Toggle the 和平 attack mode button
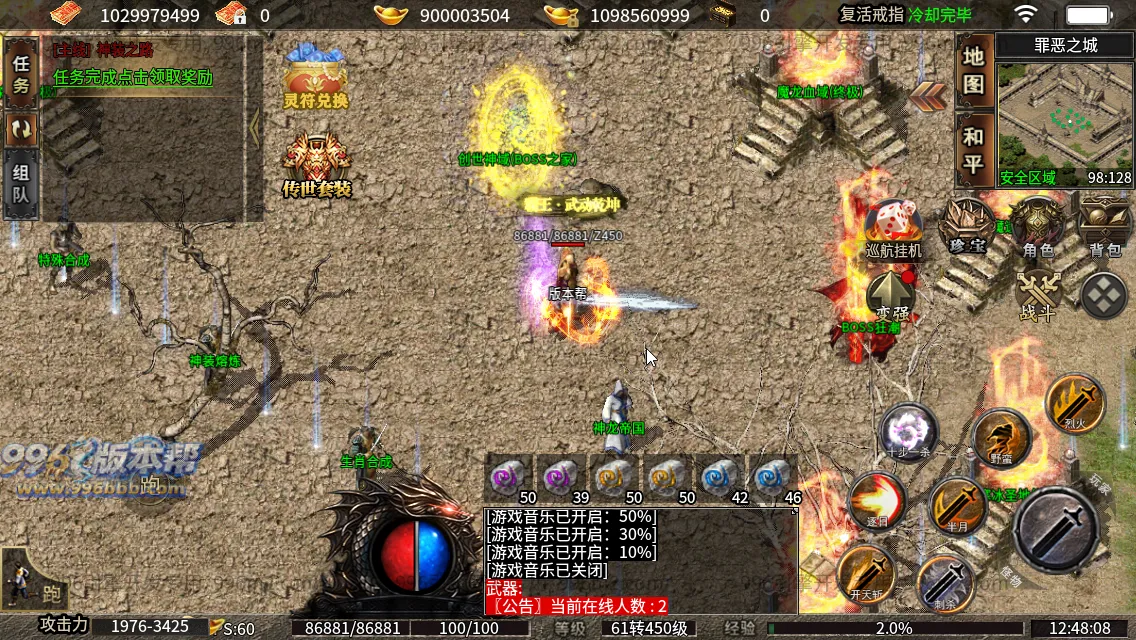 pyautogui.click(x=973, y=150)
